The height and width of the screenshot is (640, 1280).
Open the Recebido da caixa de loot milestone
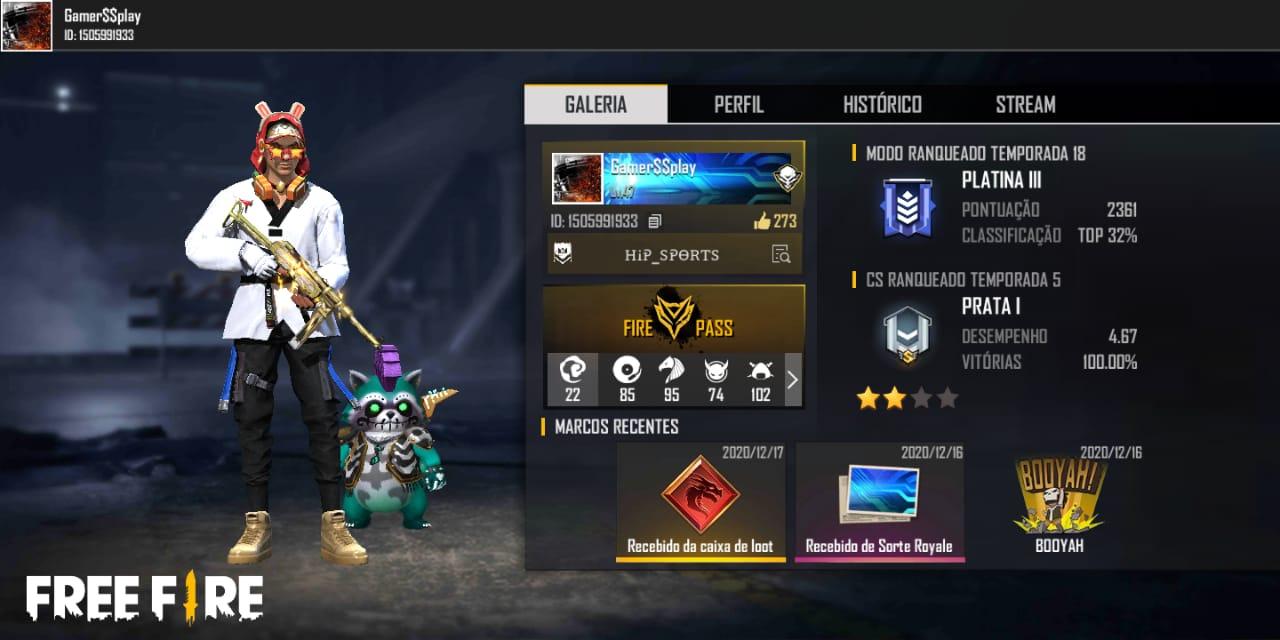click(x=700, y=501)
